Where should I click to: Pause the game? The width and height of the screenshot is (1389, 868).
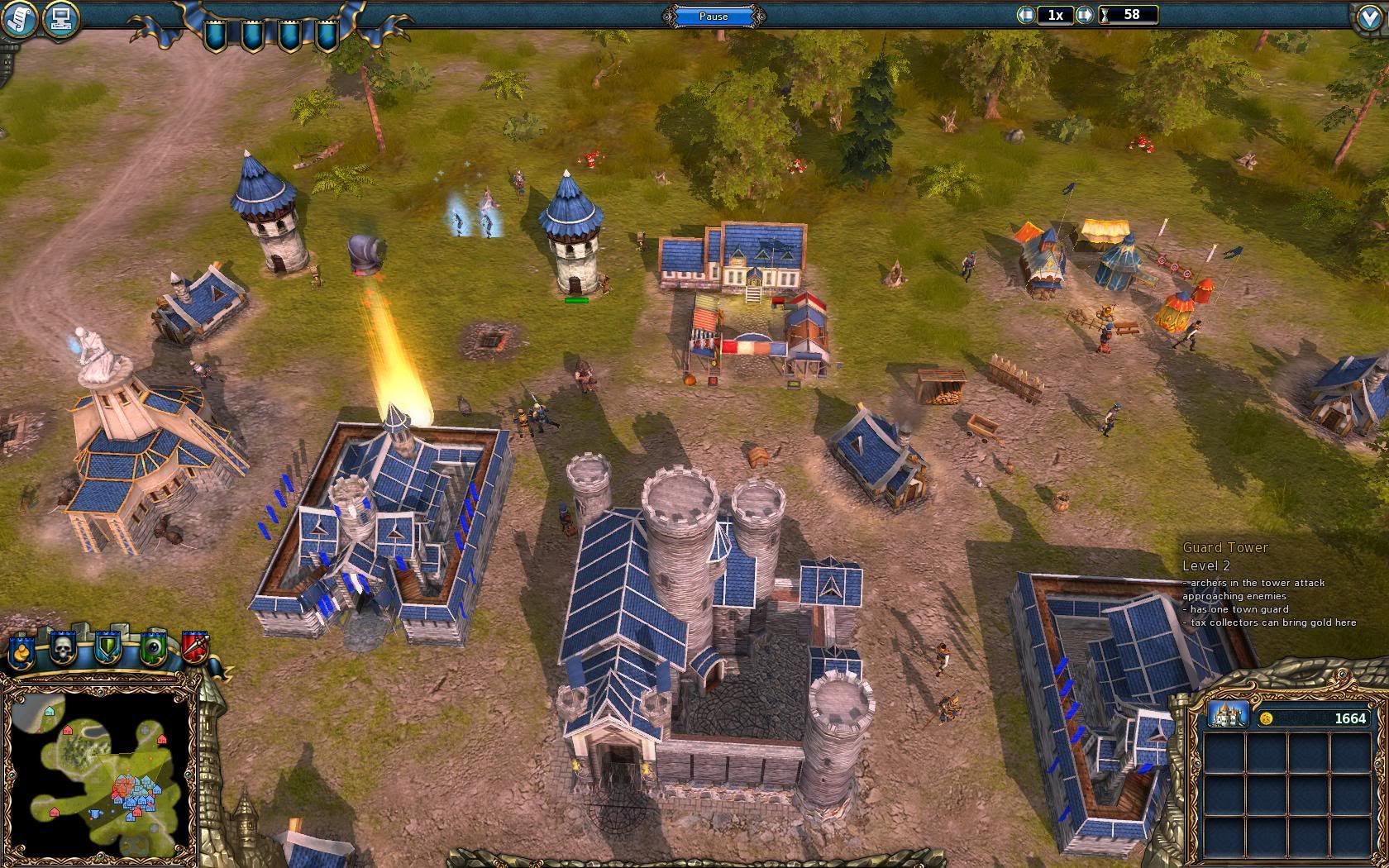coord(714,16)
